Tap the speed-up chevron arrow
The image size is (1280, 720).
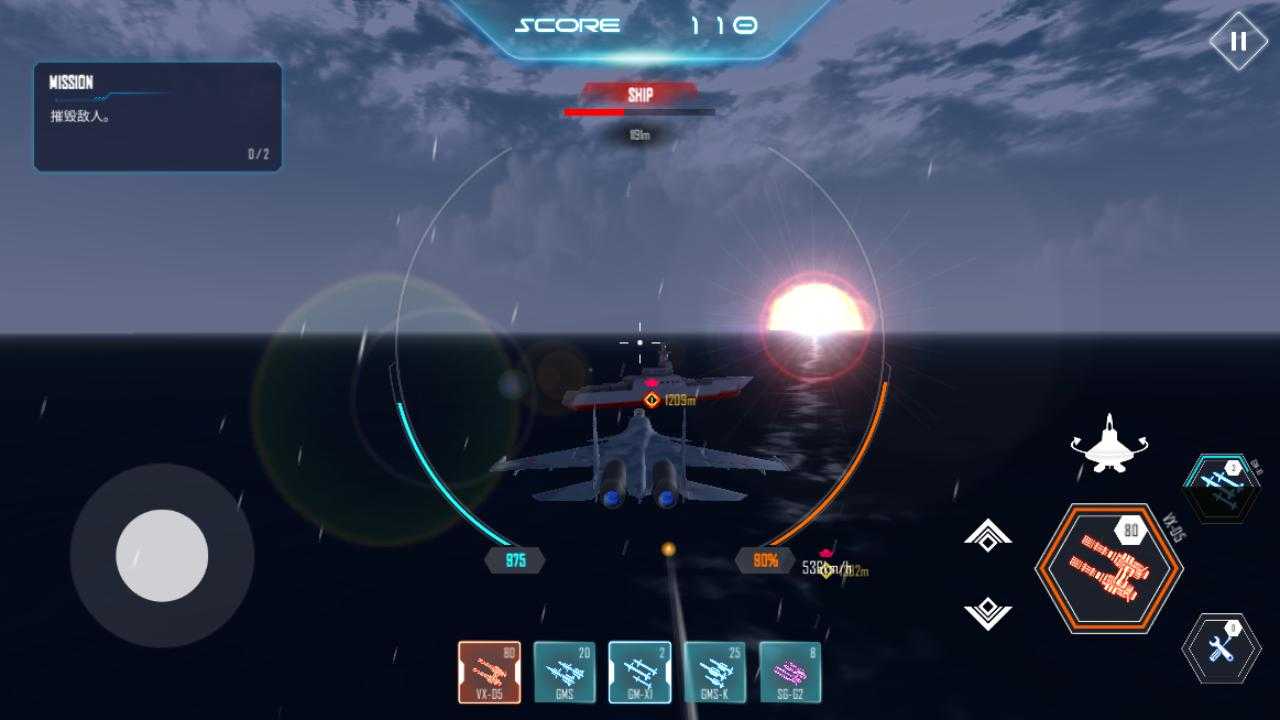pyautogui.click(x=988, y=536)
